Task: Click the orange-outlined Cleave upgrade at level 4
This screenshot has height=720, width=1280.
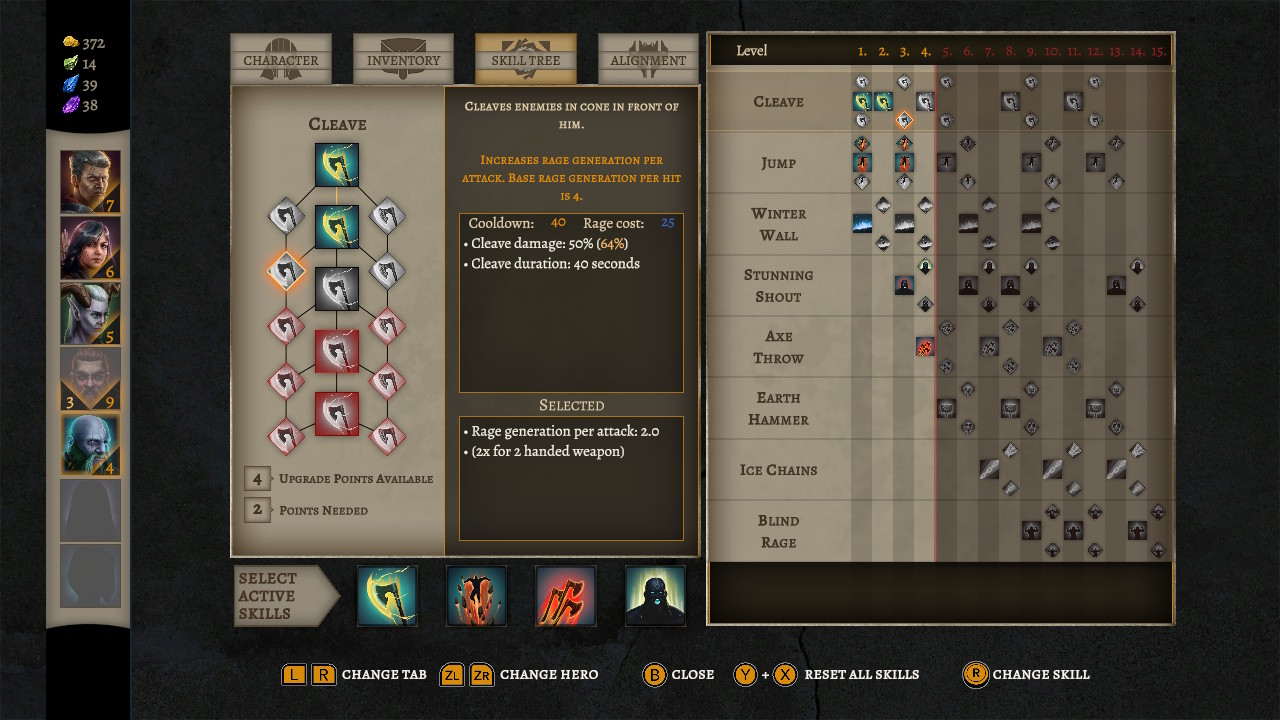Action: [x=903, y=119]
